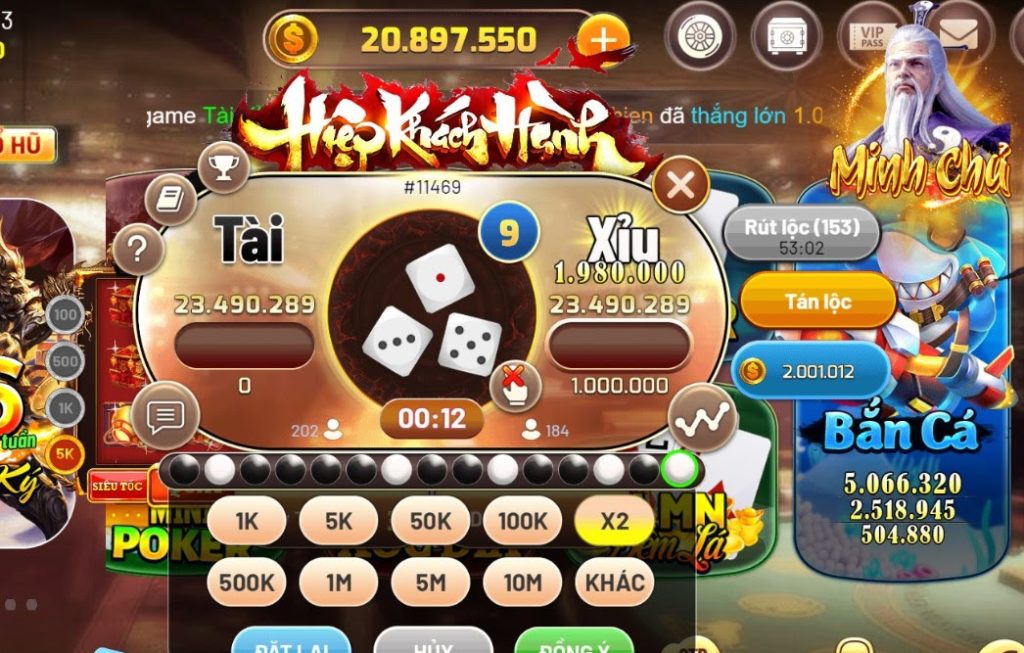
Task: Select the 500K bet chip
Action: click(x=246, y=582)
